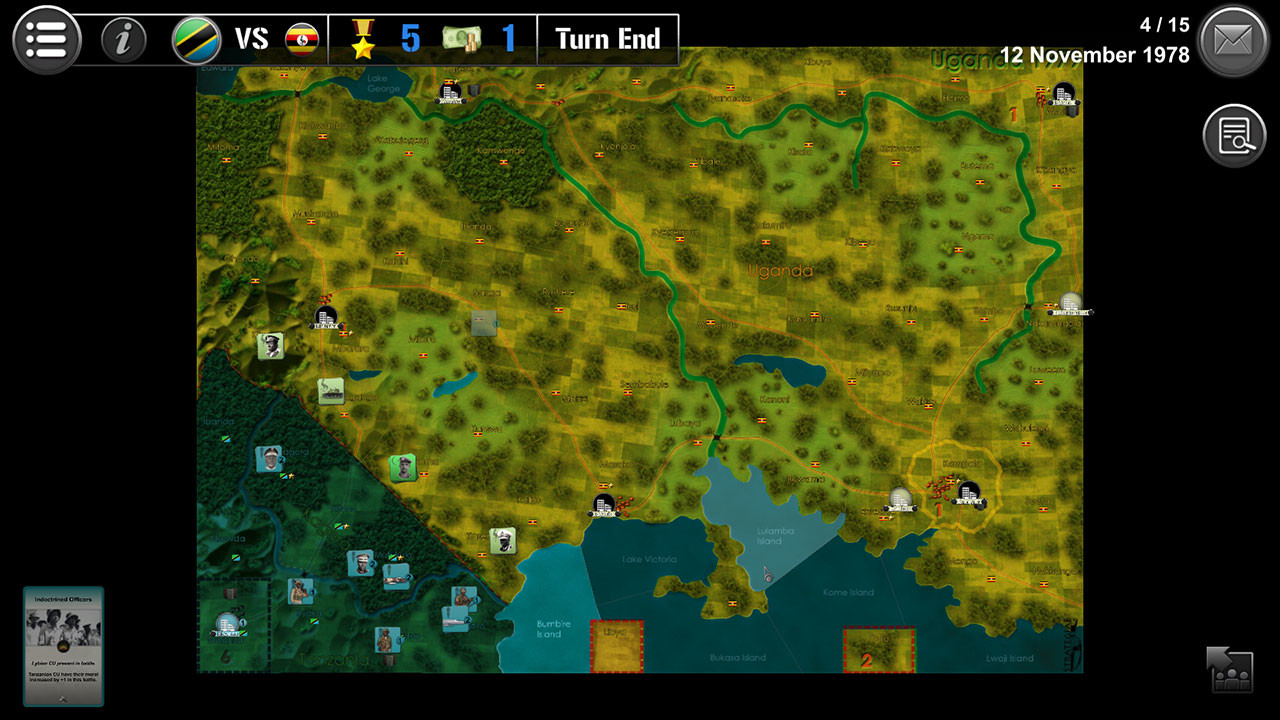This screenshot has height=720, width=1280.
Task: Open the messages envelope icon
Action: click(x=1234, y=40)
